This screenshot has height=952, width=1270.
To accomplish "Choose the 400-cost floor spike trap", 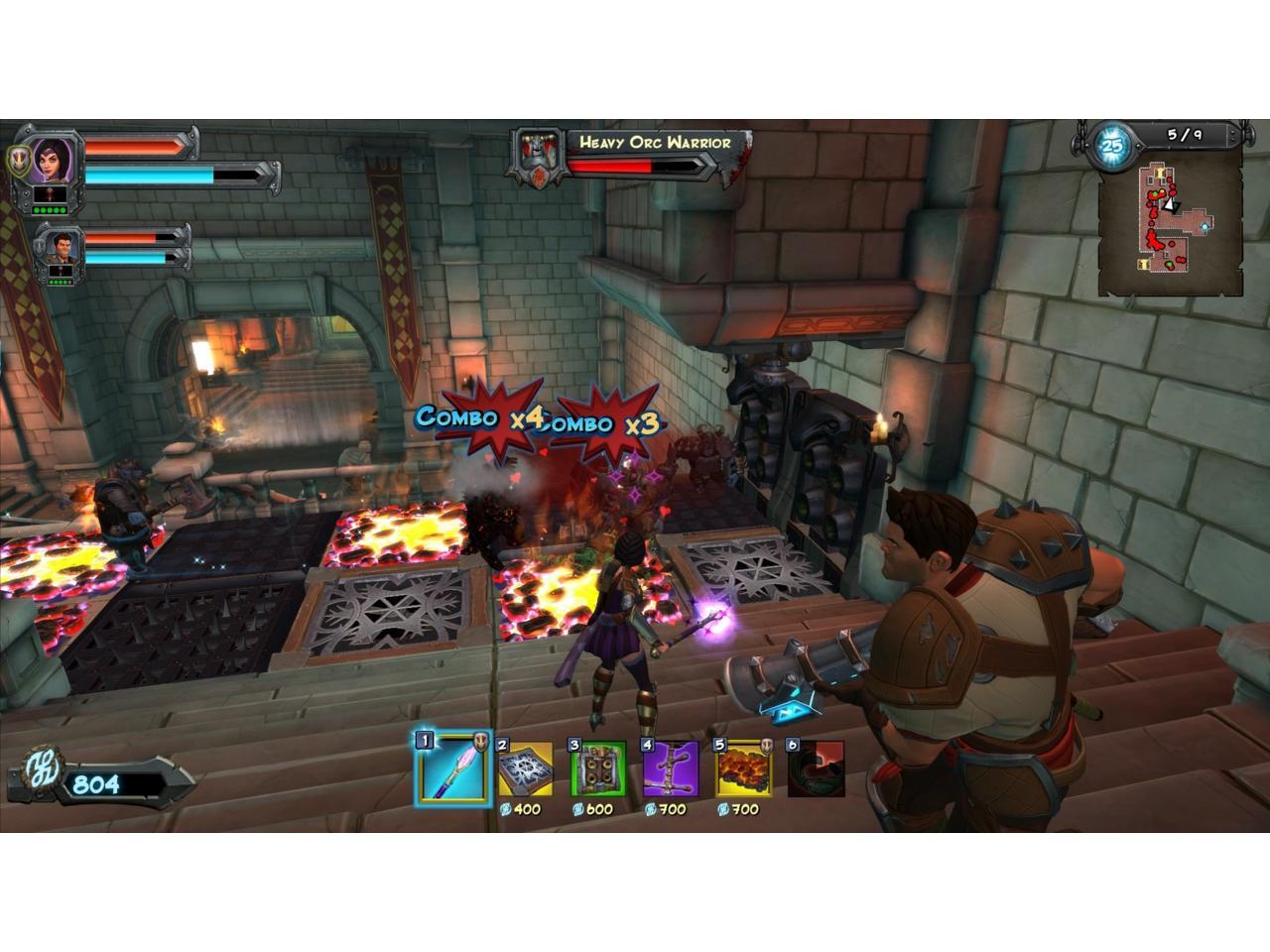I will point(525,770).
